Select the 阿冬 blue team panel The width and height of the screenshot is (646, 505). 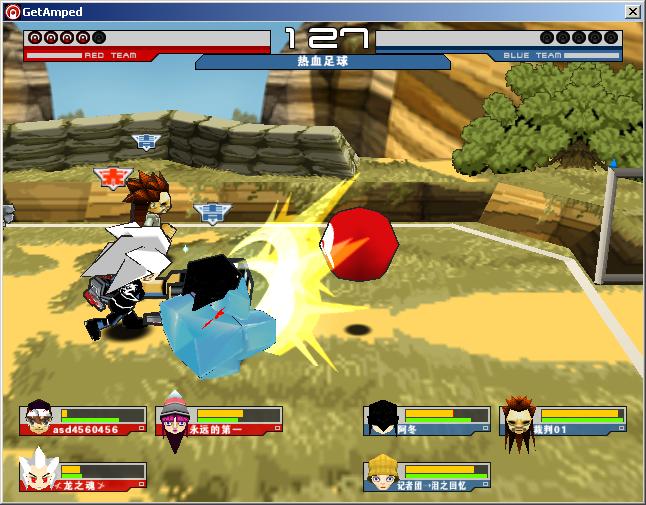coord(427,420)
